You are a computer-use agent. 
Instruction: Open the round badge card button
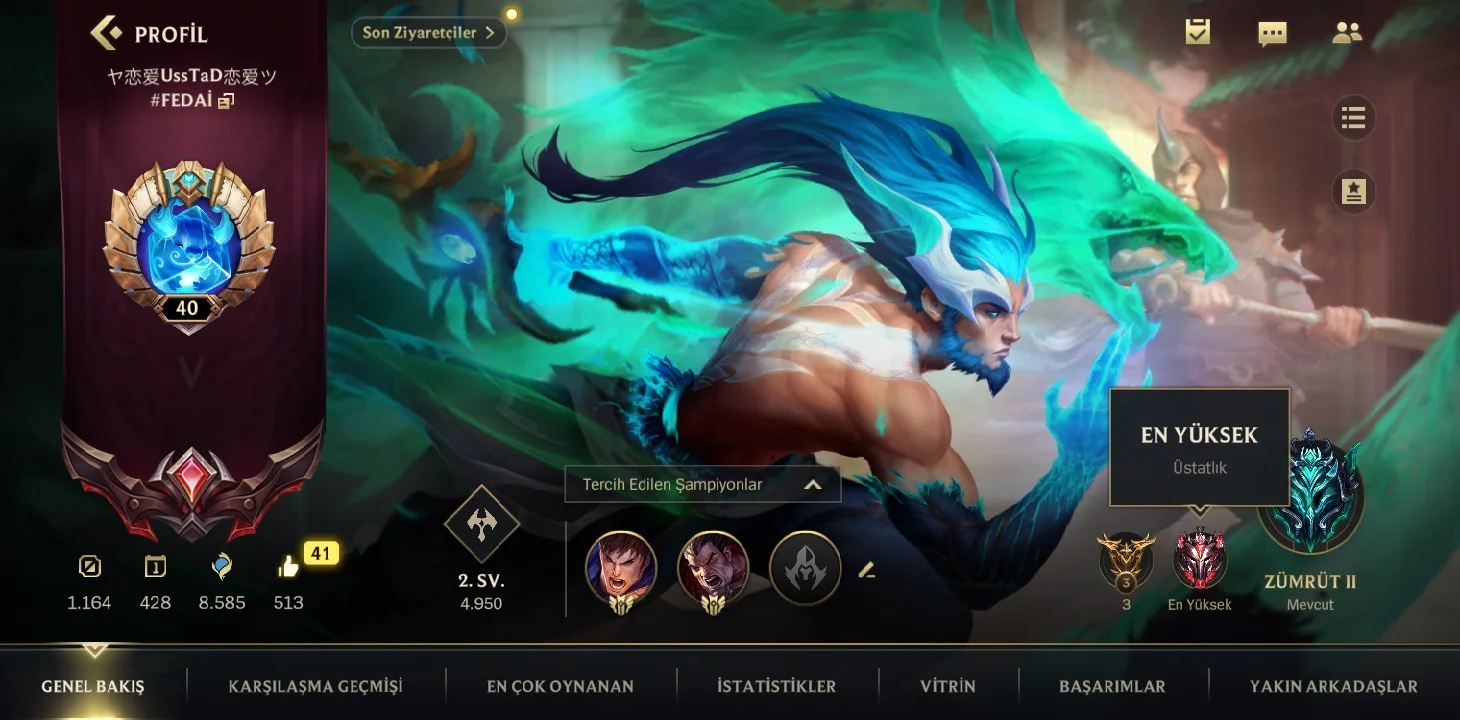pos(1353,192)
